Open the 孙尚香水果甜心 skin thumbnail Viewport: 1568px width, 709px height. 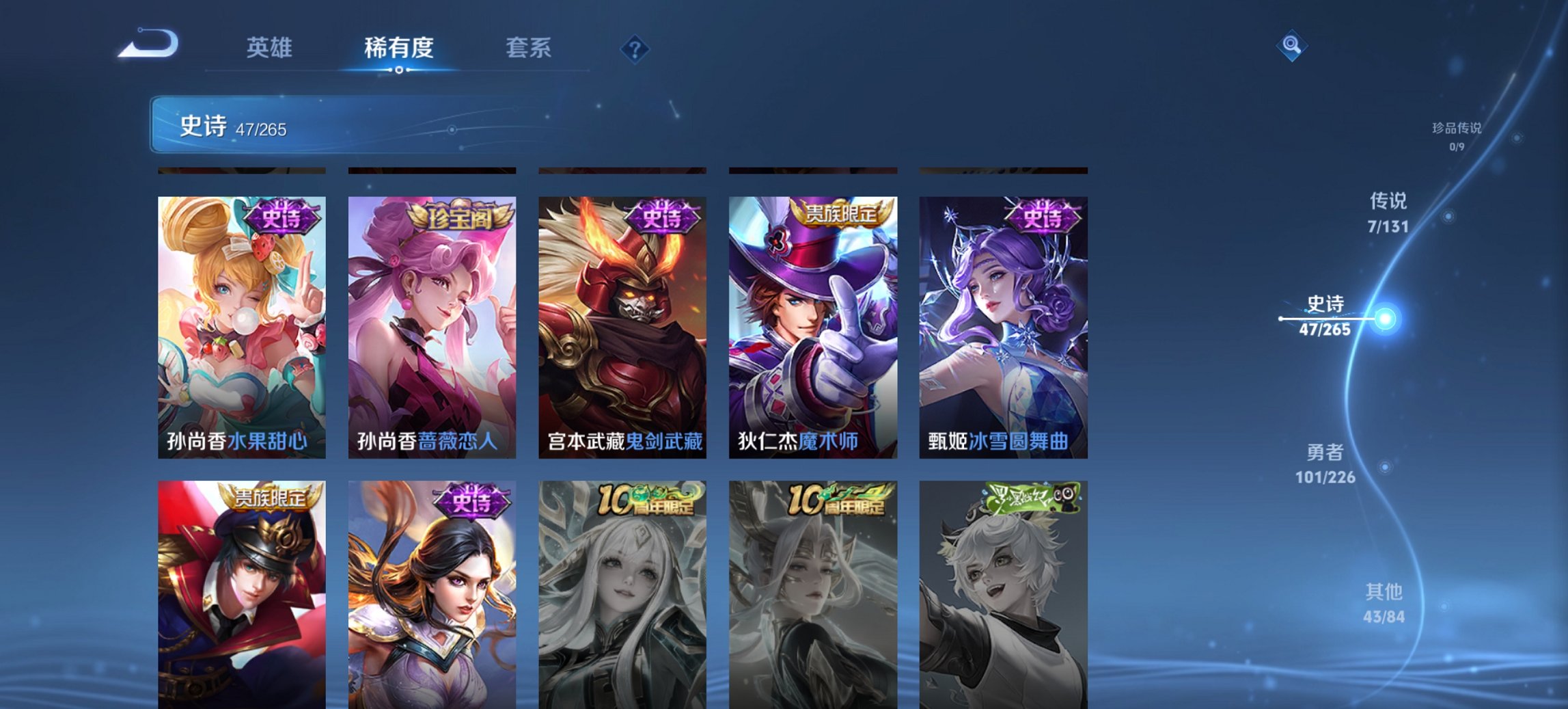[x=240, y=321]
